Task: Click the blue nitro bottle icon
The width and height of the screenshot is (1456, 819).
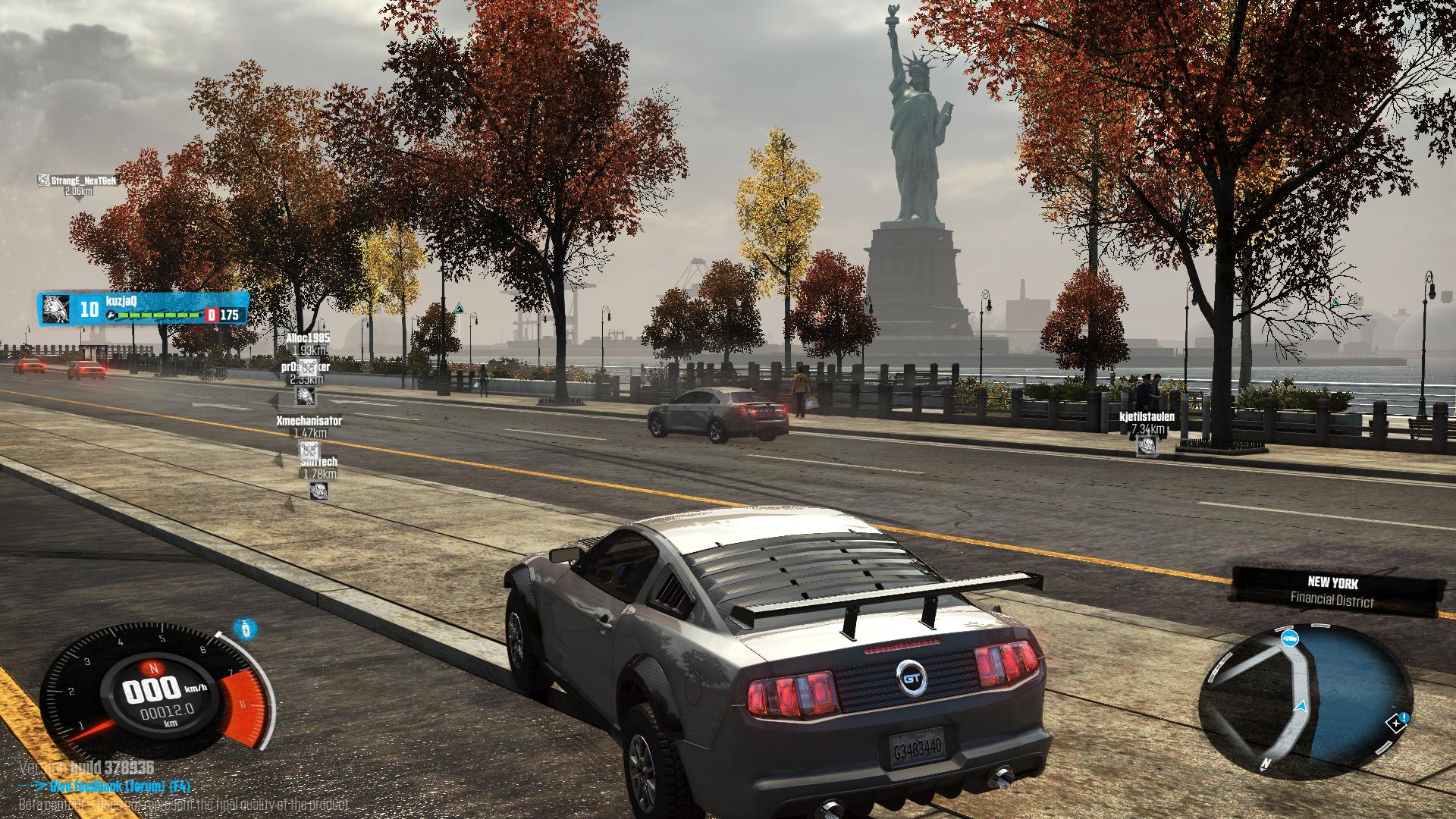Action: tap(245, 629)
